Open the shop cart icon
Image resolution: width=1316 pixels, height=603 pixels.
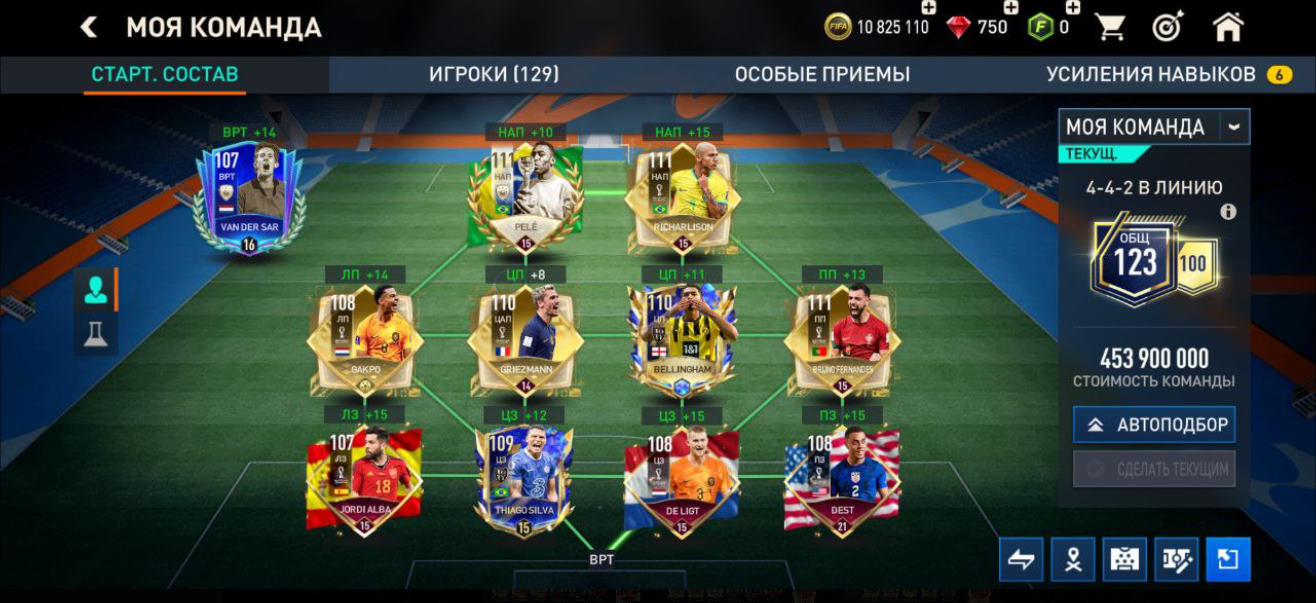pyautogui.click(x=1110, y=27)
